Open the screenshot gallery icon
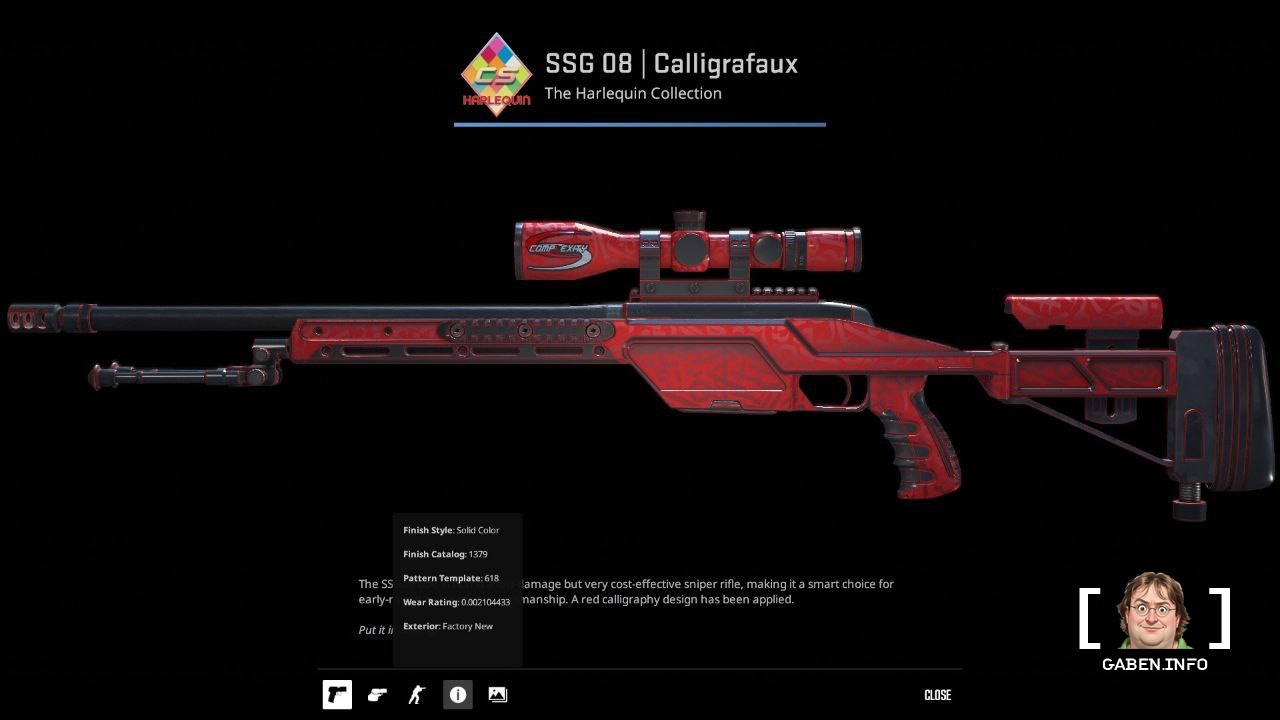The width and height of the screenshot is (1280, 720). [x=497, y=694]
